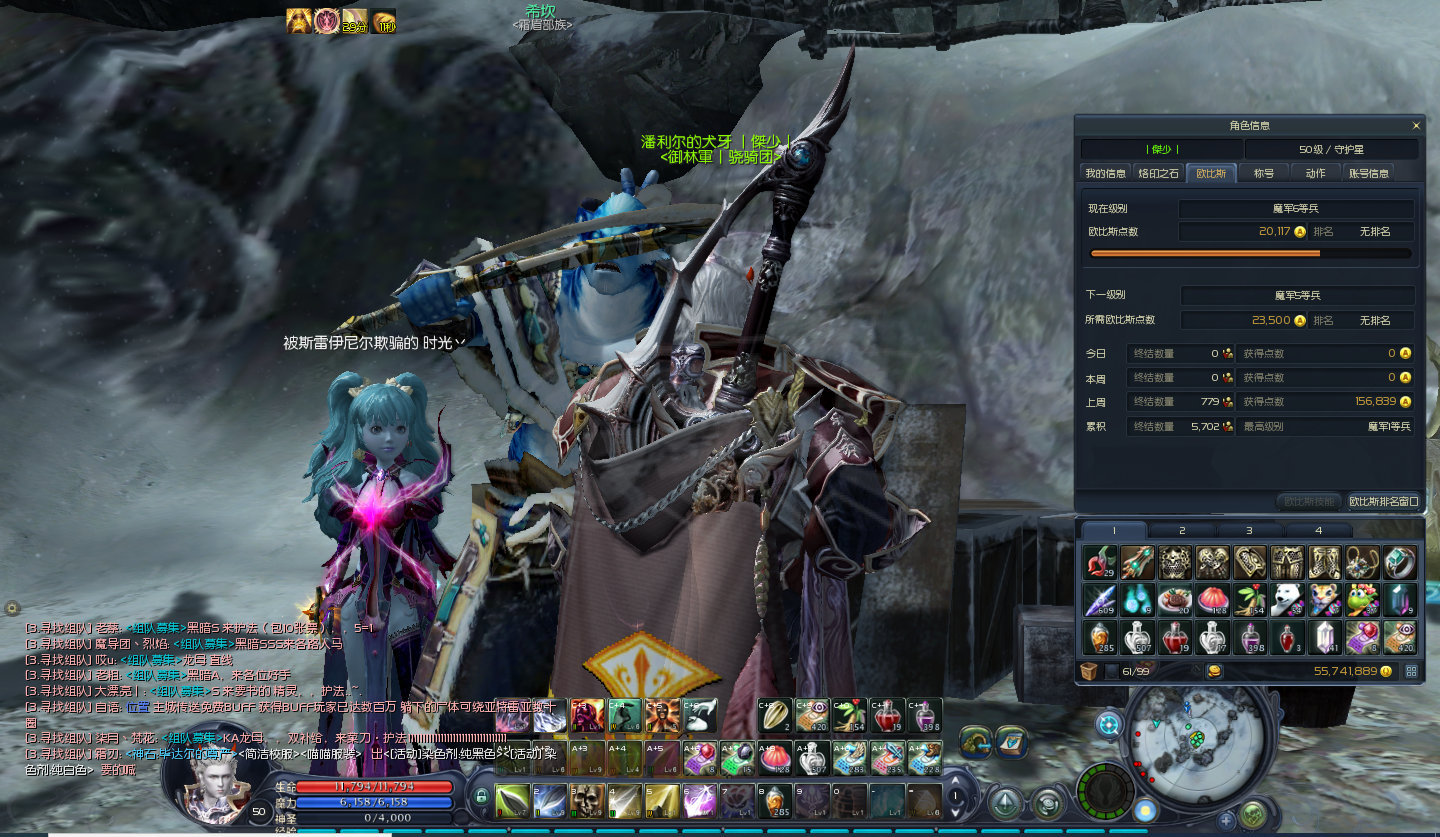This screenshot has width=1440, height=837.
Task: Switch to the 动作 actions tab
Action: tap(1315, 173)
